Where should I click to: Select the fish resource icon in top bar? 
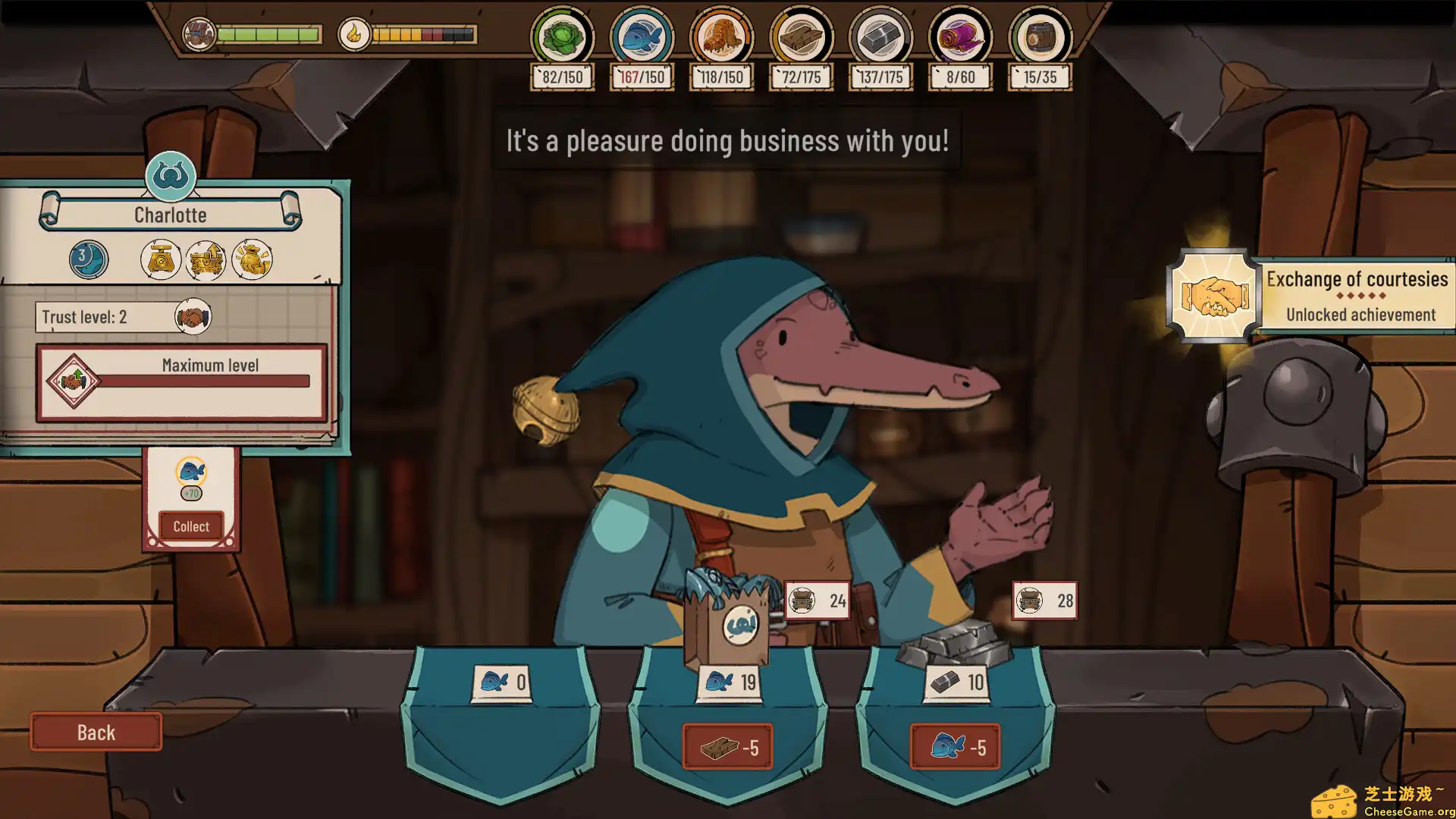tap(642, 36)
